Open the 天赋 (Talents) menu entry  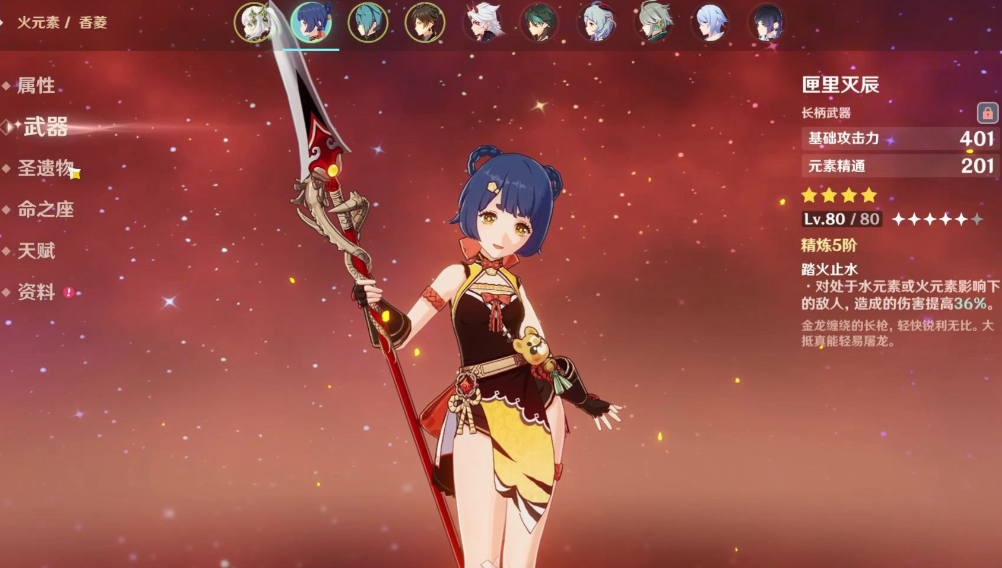click(36, 251)
